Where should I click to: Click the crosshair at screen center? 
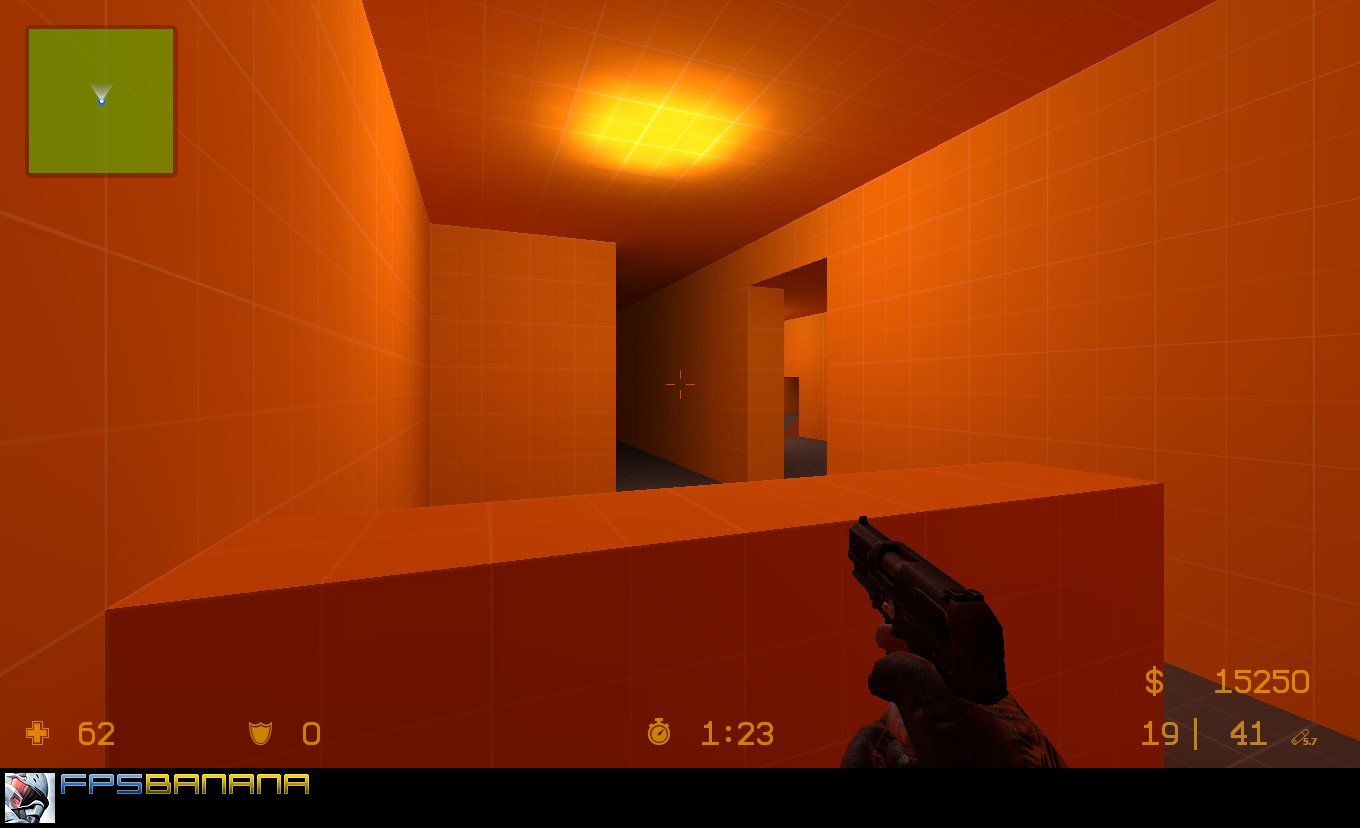pos(681,384)
